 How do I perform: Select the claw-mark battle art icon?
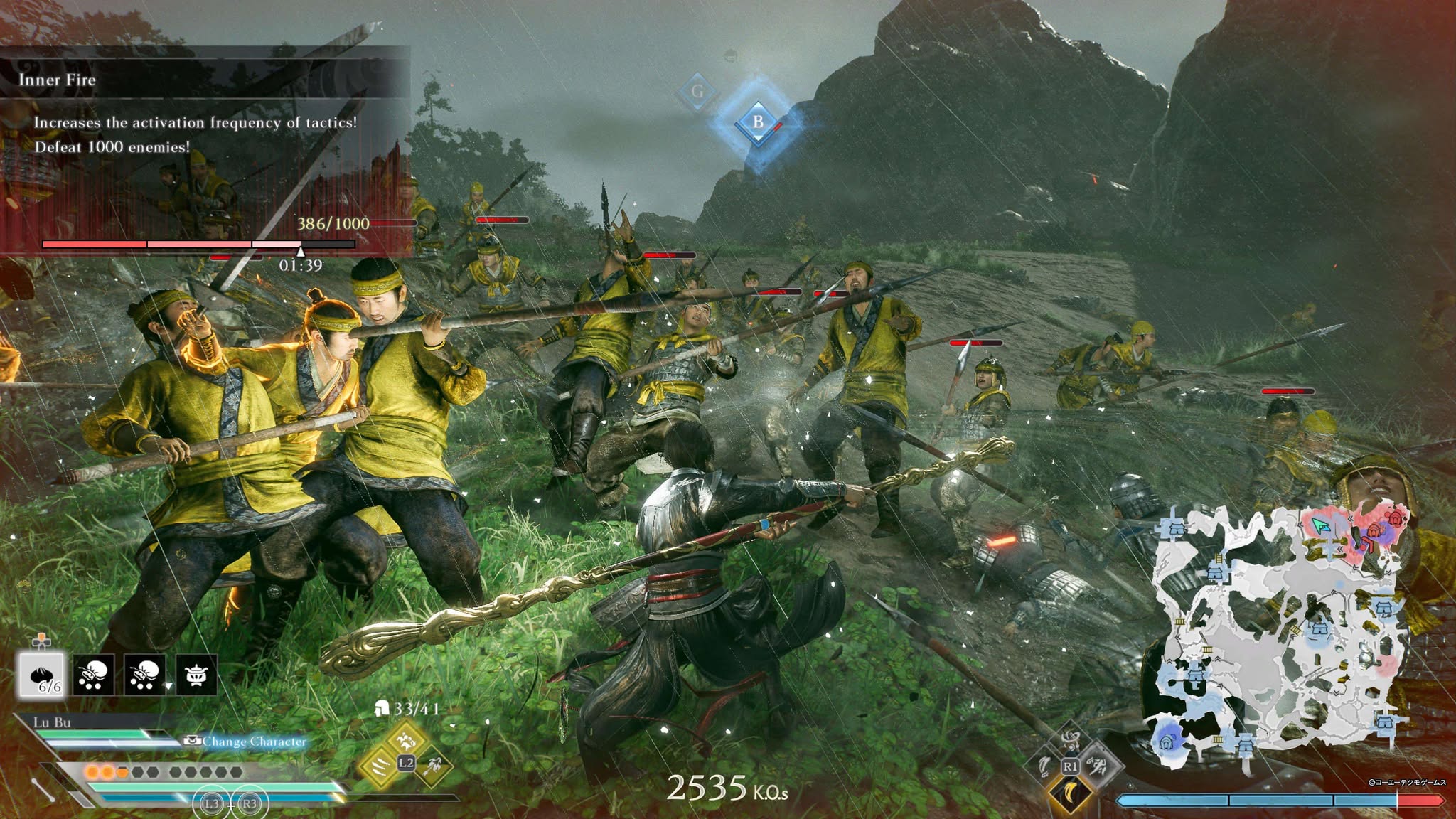[1098, 766]
